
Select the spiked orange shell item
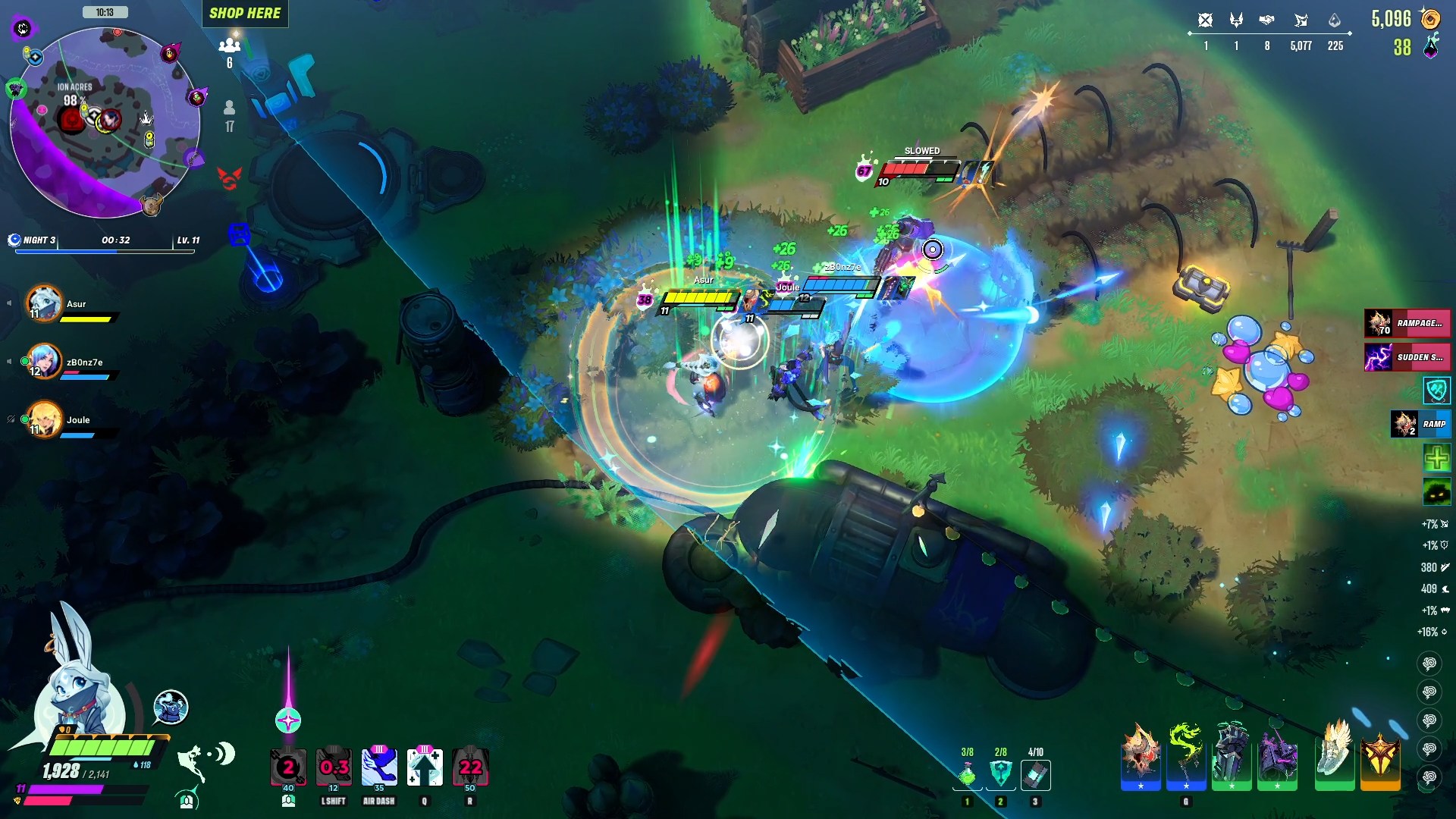(x=1140, y=756)
